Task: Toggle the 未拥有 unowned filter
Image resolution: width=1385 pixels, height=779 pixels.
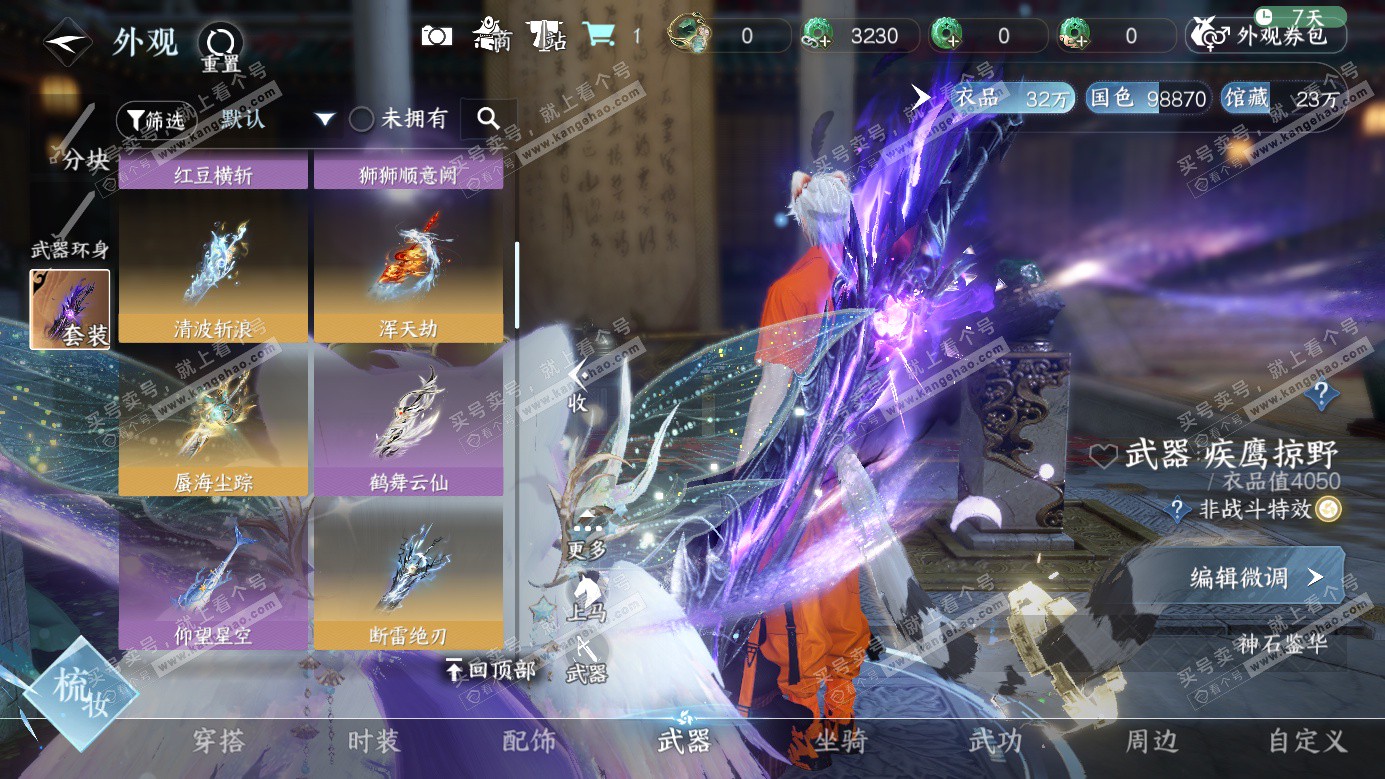Action: pos(362,119)
